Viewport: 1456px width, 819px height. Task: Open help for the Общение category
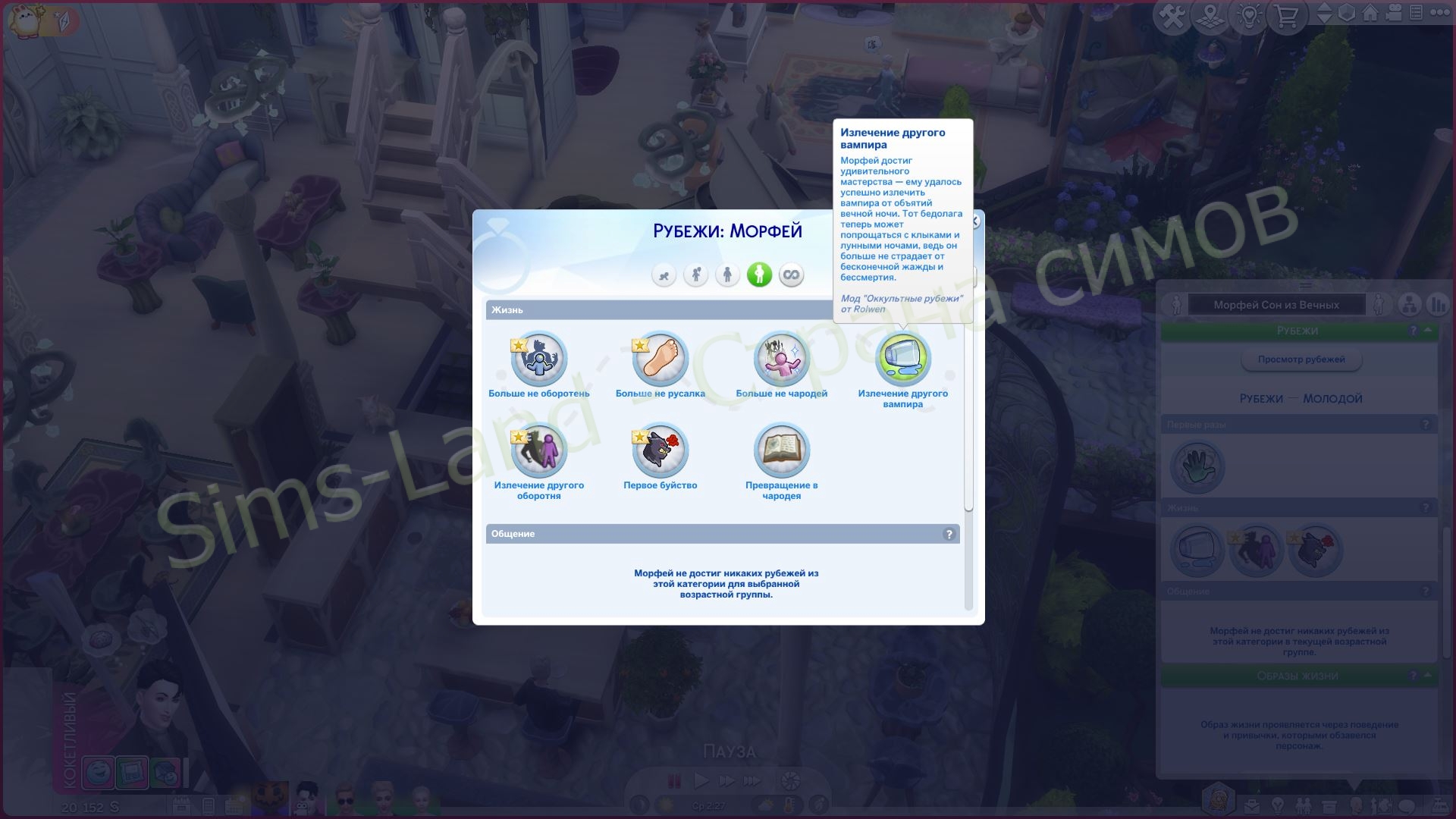(949, 535)
